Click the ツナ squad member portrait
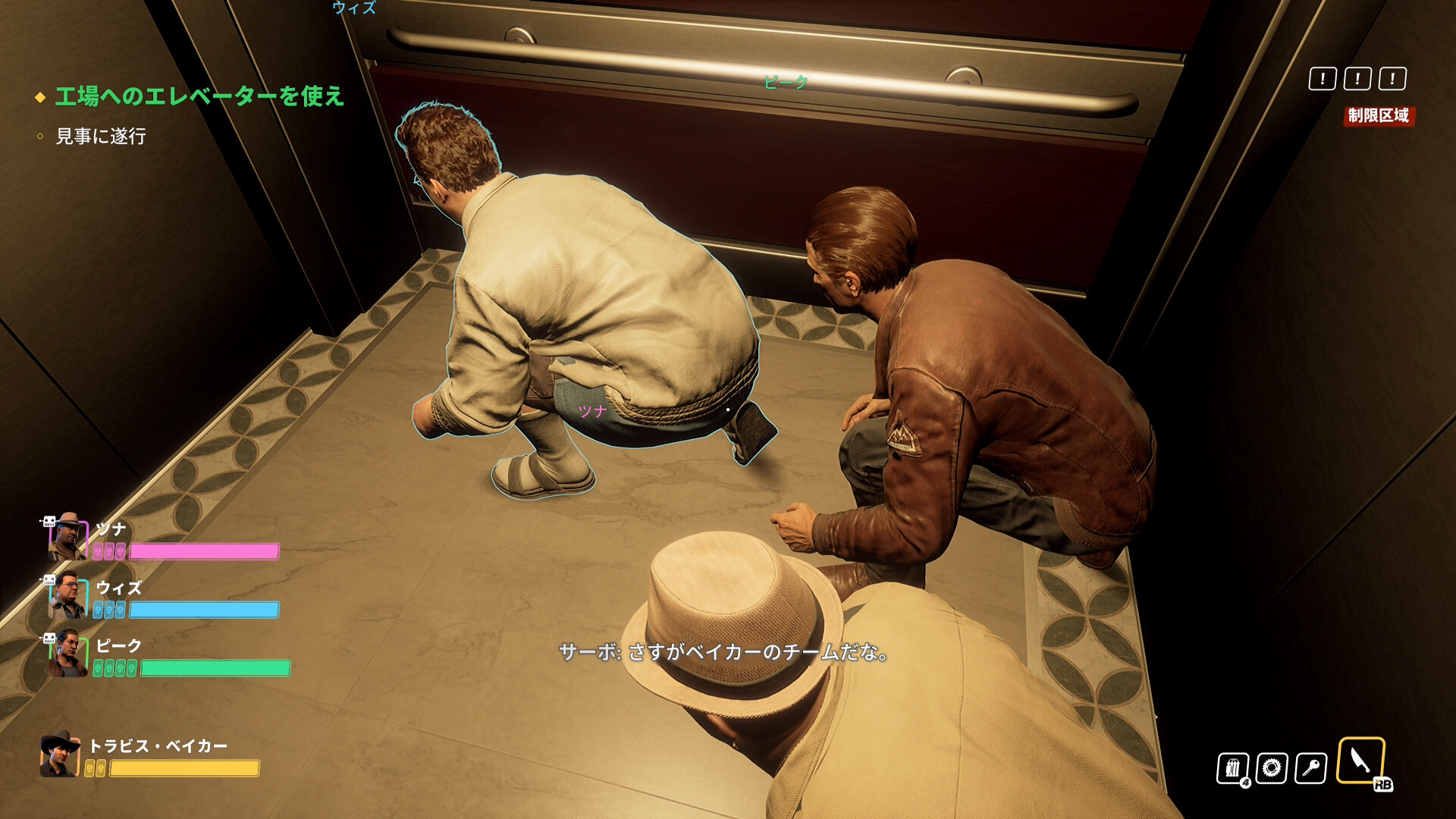Screen dimensions: 1456x819 tap(67, 537)
